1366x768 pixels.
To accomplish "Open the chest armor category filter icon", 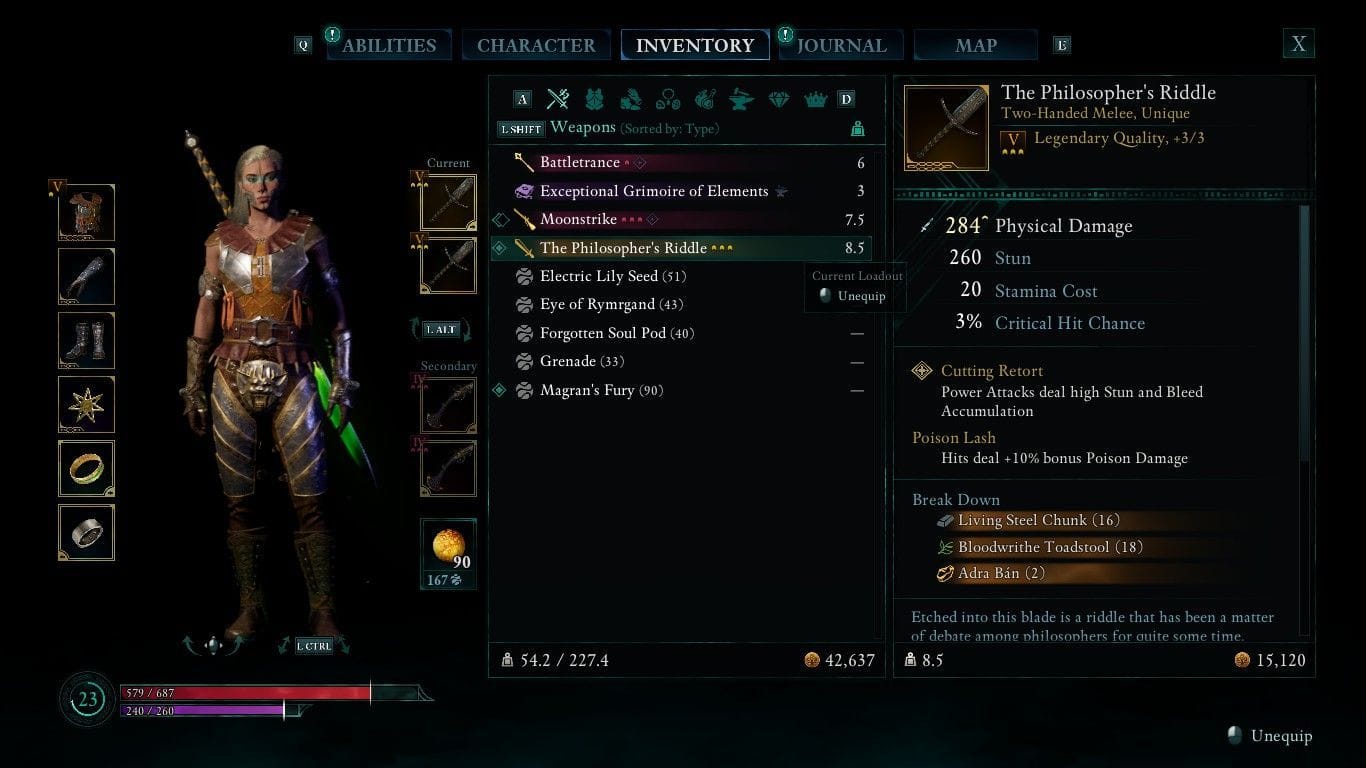I will click(594, 99).
